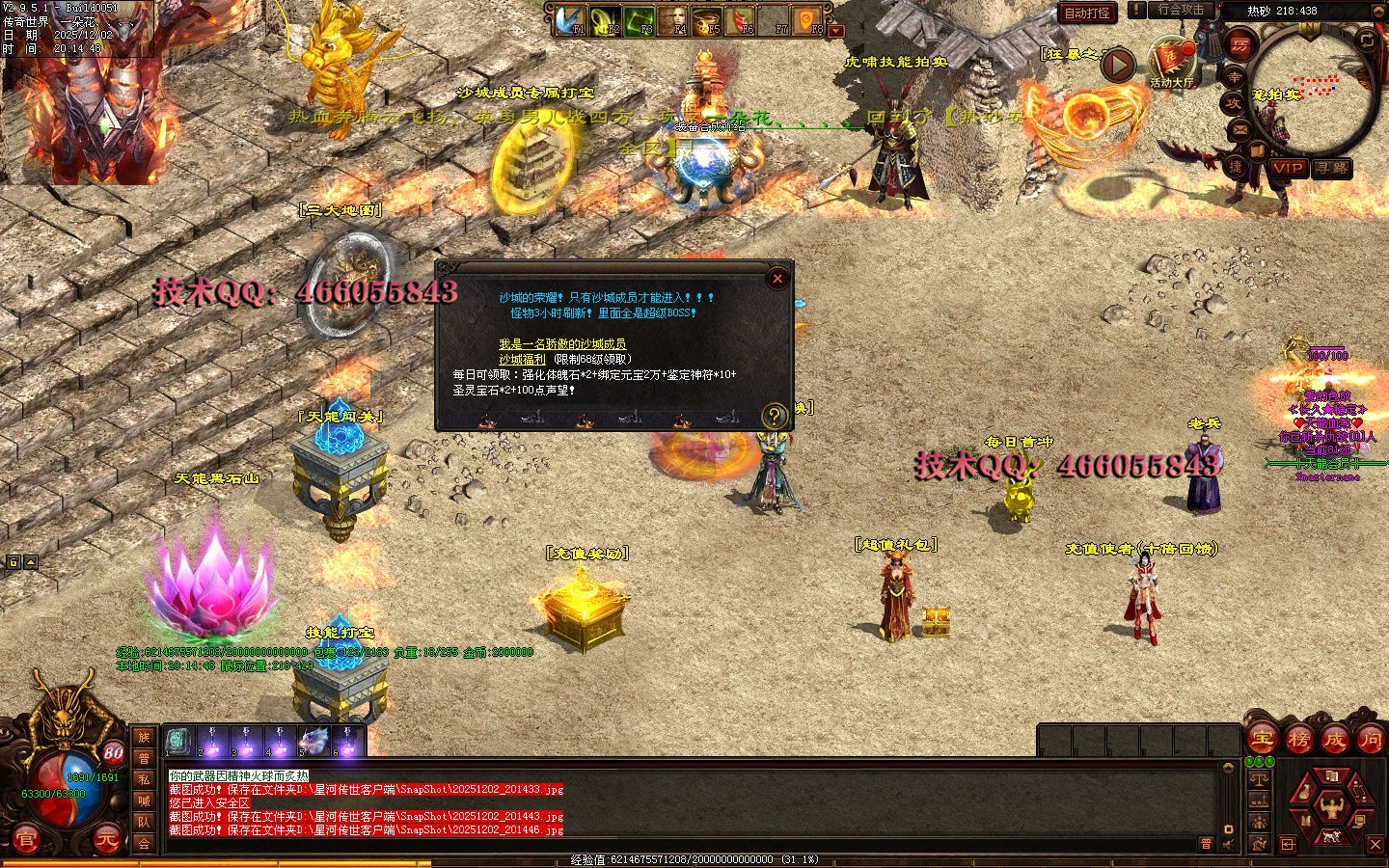Close the Sand City dialog window
Screen dimensions: 1389x868
[x=777, y=279]
